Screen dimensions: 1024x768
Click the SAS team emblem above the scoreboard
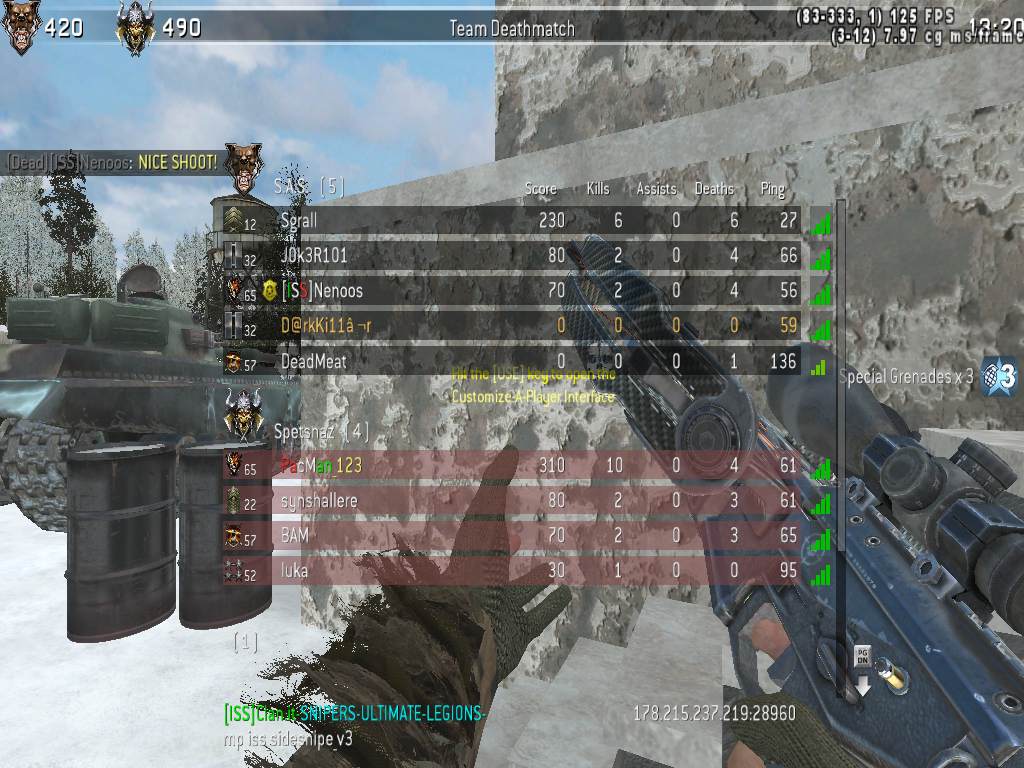click(243, 166)
